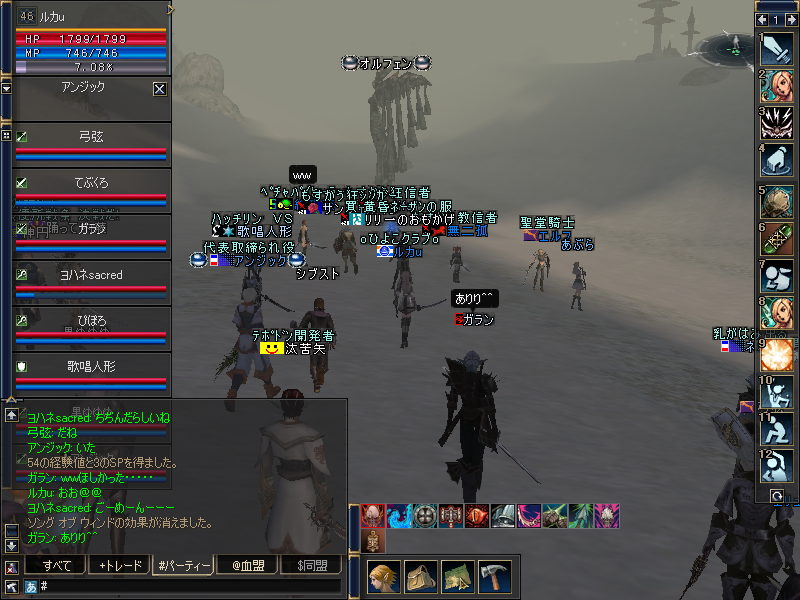Click the compass radar at top right
This screenshot has height=600, width=800.
click(x=733, y=45)
